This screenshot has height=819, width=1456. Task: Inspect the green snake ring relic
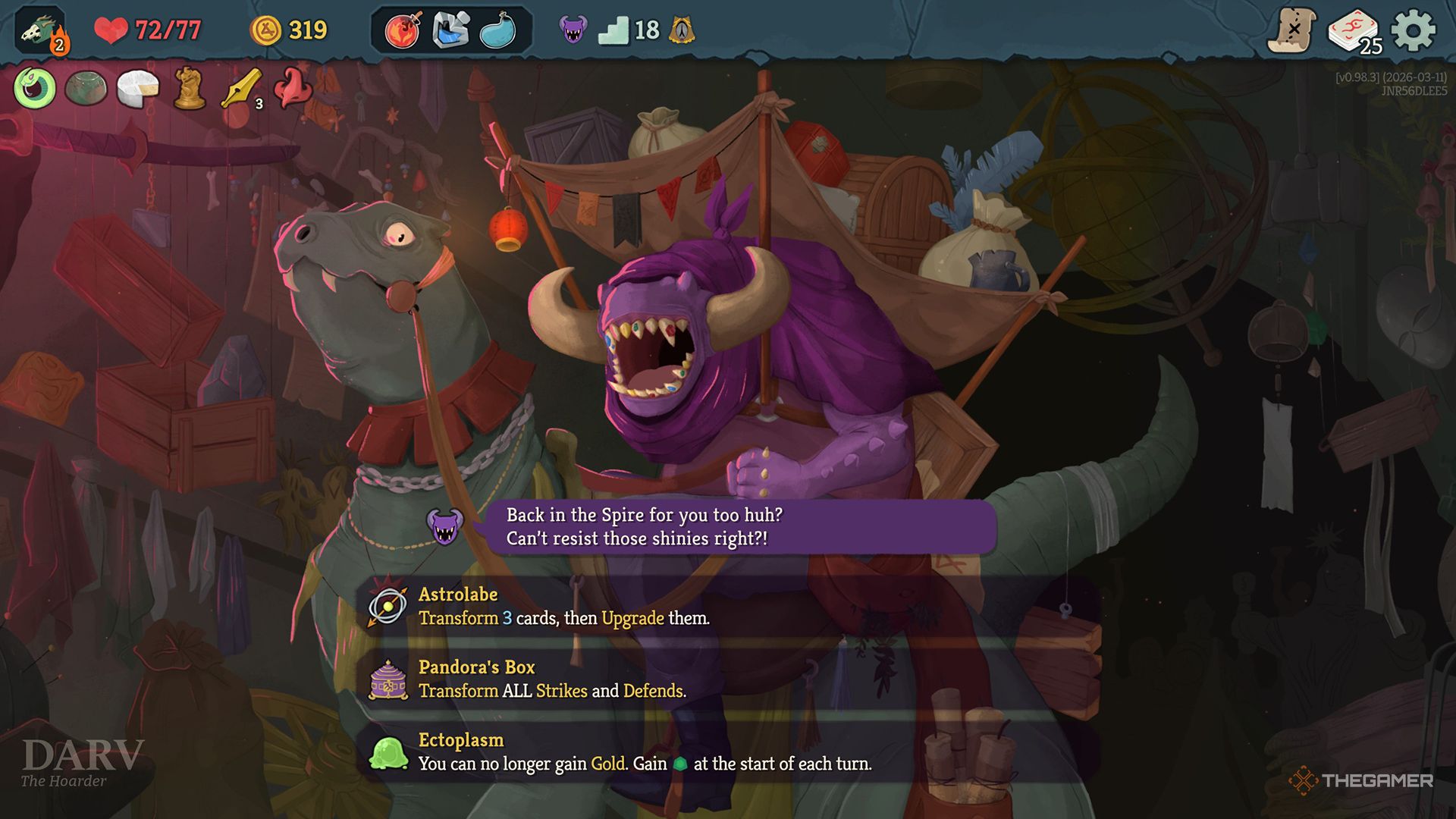[35, 88]
